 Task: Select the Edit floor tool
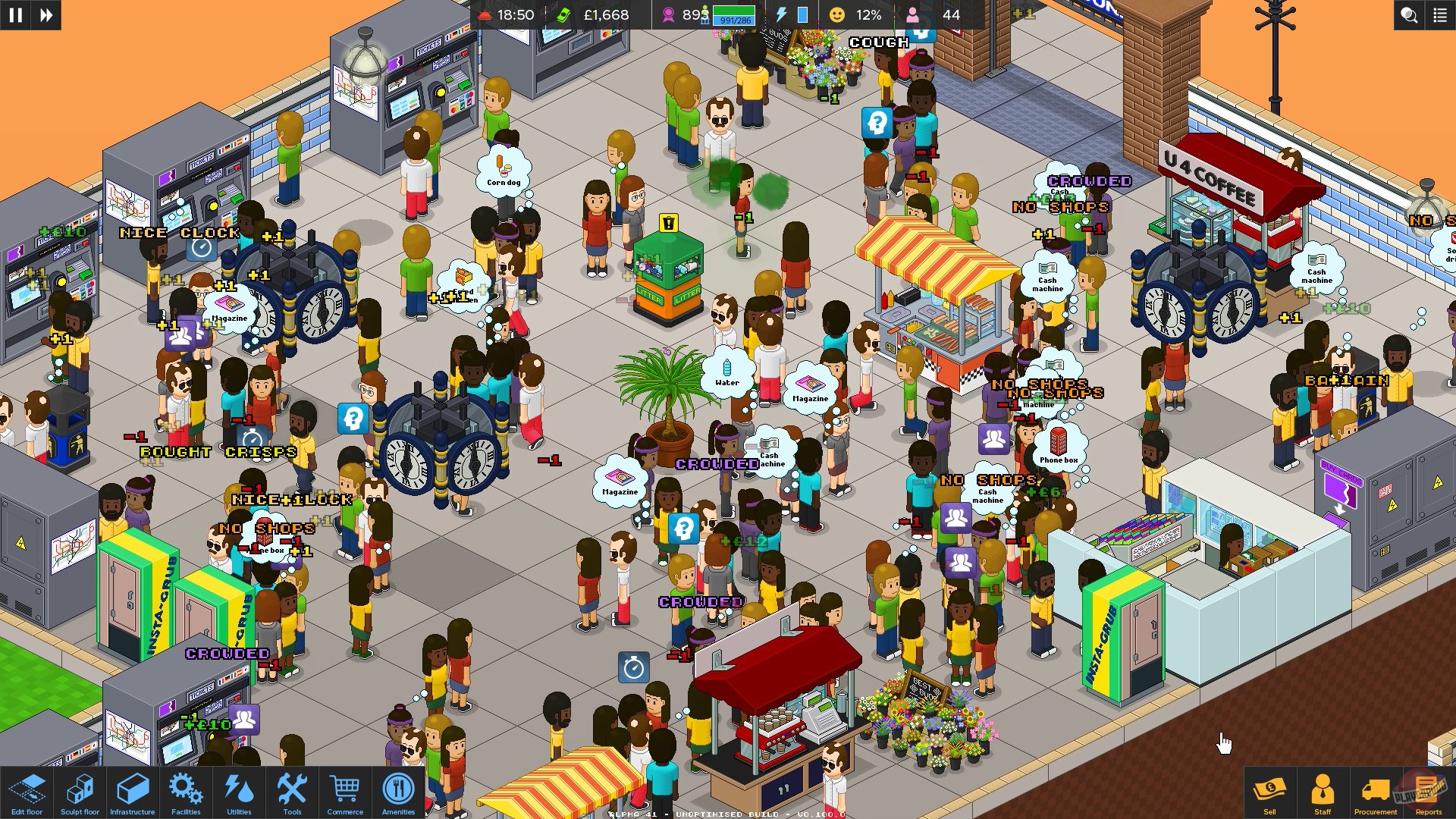[28, 792]
